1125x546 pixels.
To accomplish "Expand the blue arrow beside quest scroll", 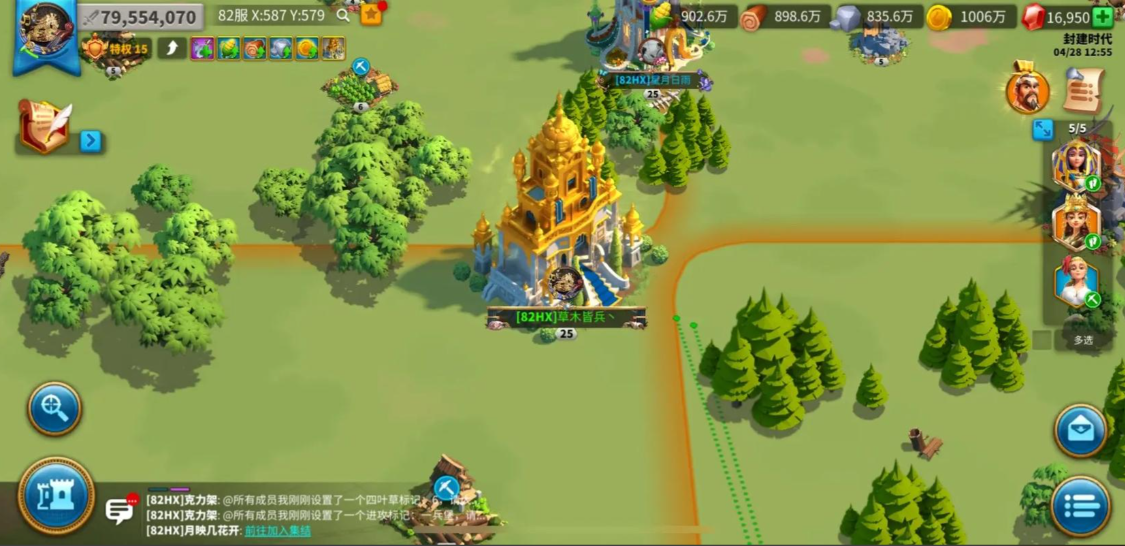I will pos(91,141).
